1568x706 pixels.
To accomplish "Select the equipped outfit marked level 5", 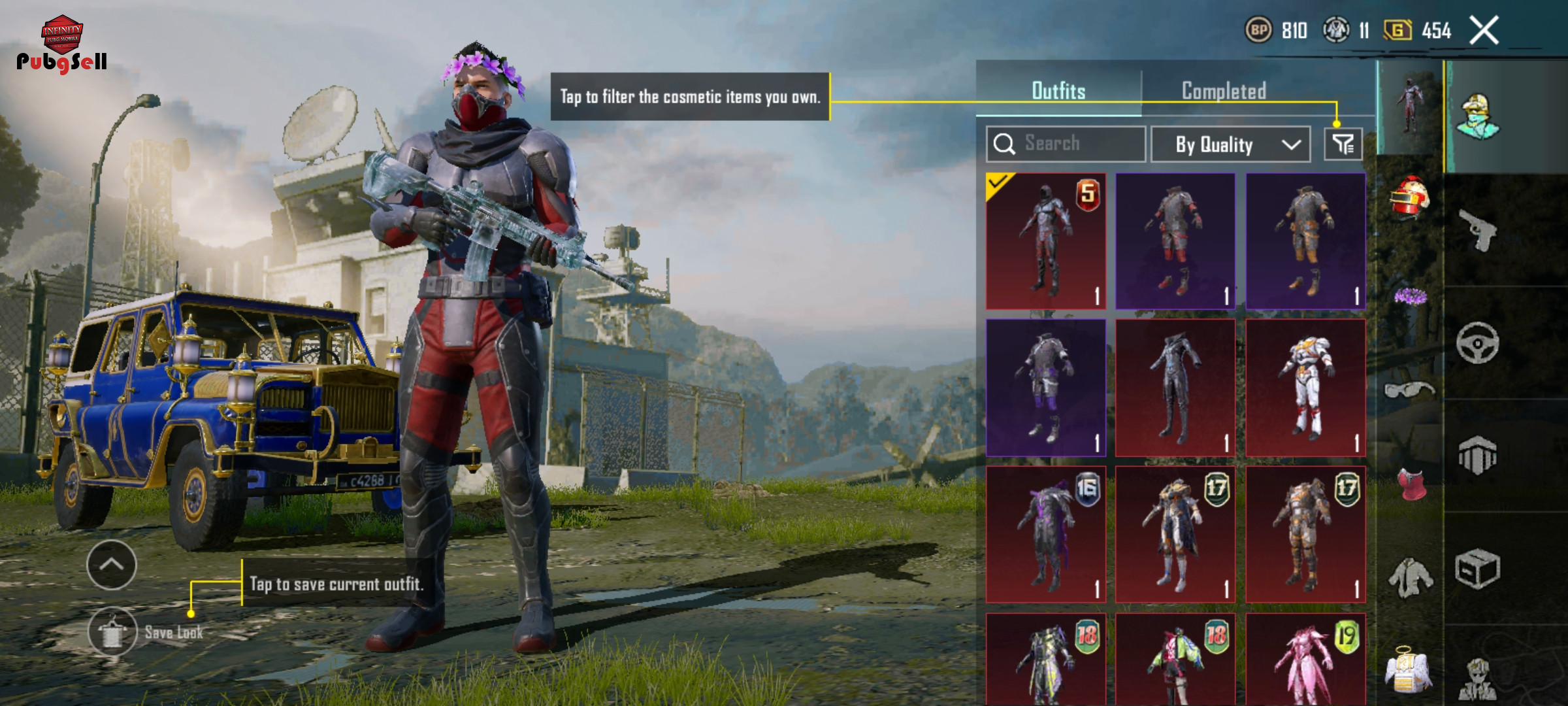I will pyautogui.click(x=1045, y=241).
